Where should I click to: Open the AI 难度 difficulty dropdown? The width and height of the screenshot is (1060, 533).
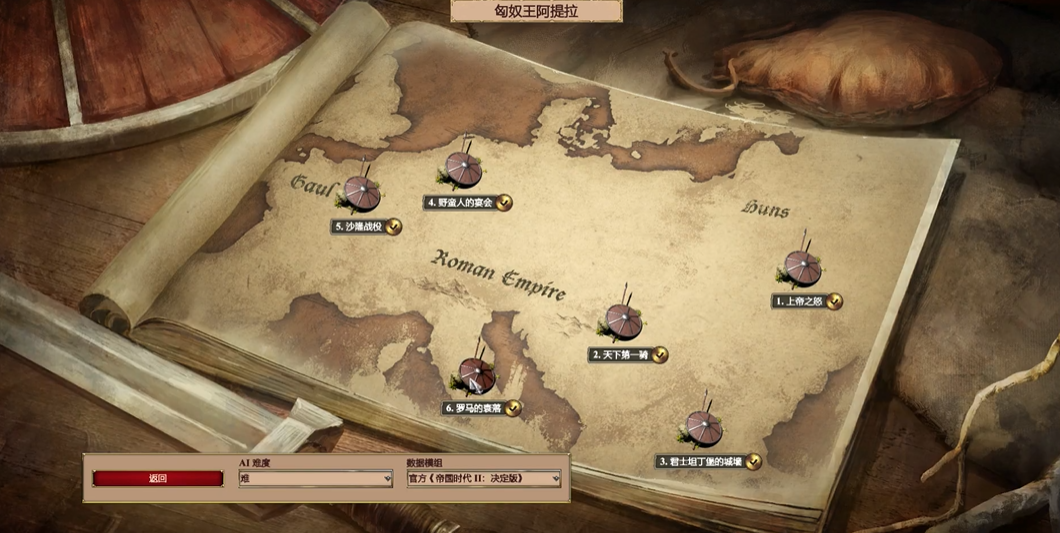[315, 479]
